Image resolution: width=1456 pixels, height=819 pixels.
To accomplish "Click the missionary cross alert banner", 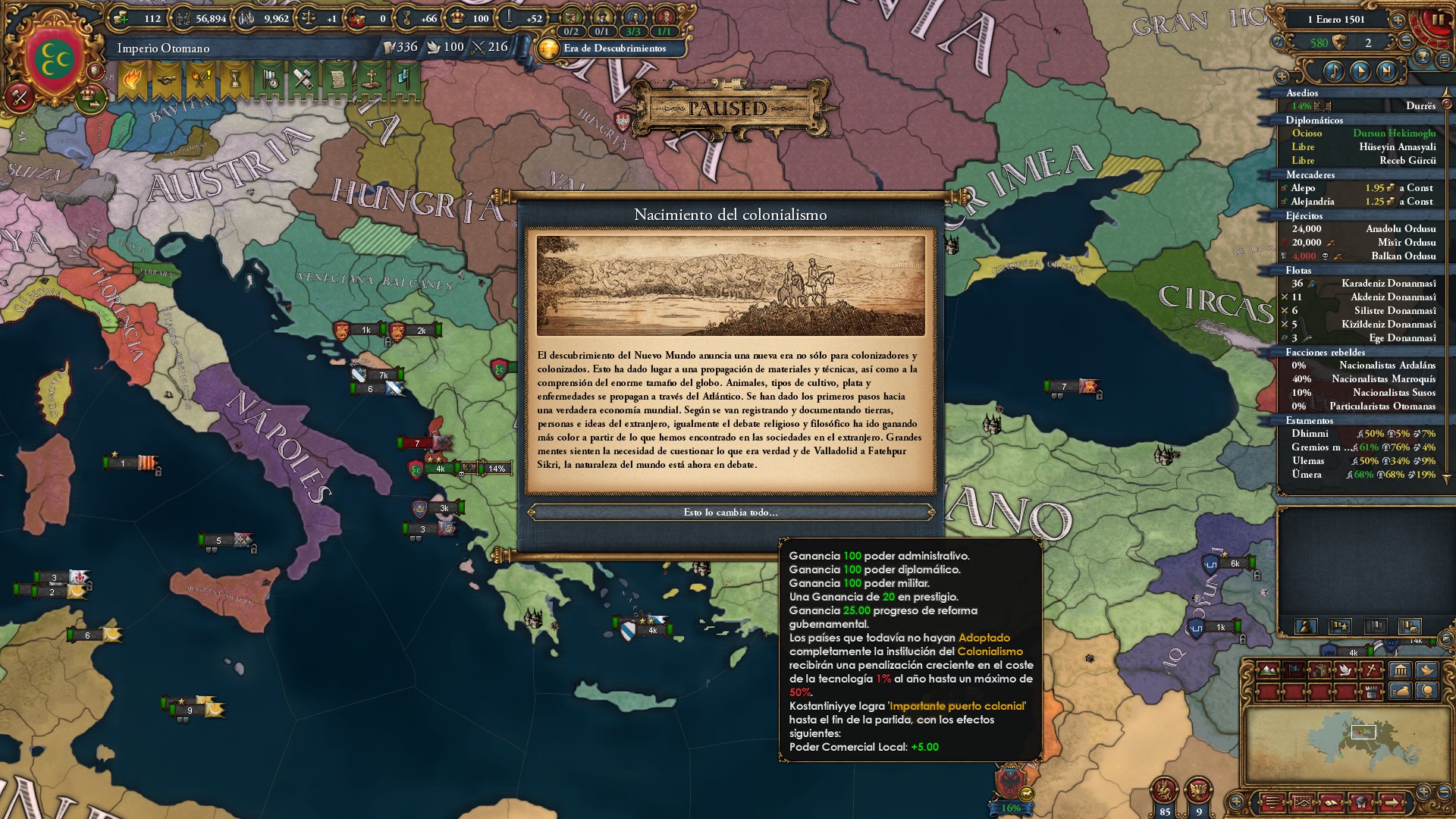I will pyautogui.click(x=372, y=80).
